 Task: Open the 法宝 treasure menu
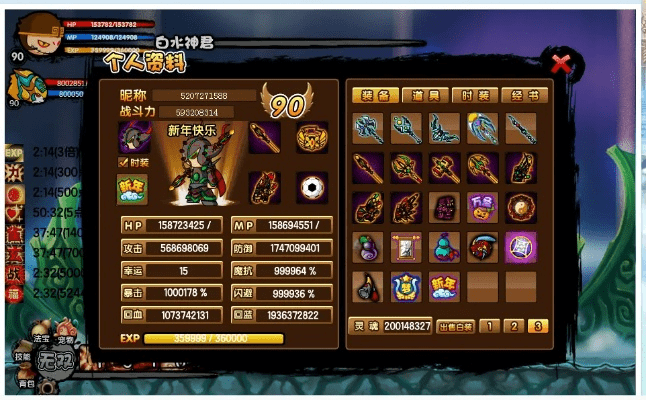43,341
